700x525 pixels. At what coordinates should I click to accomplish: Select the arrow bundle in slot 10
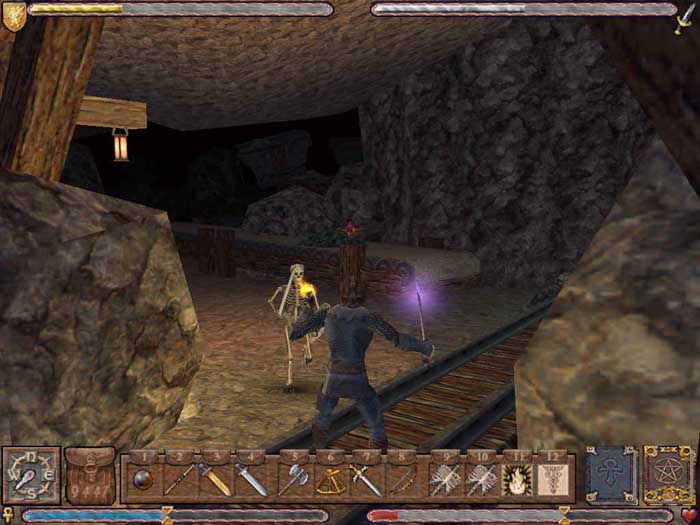pos(481,479)
